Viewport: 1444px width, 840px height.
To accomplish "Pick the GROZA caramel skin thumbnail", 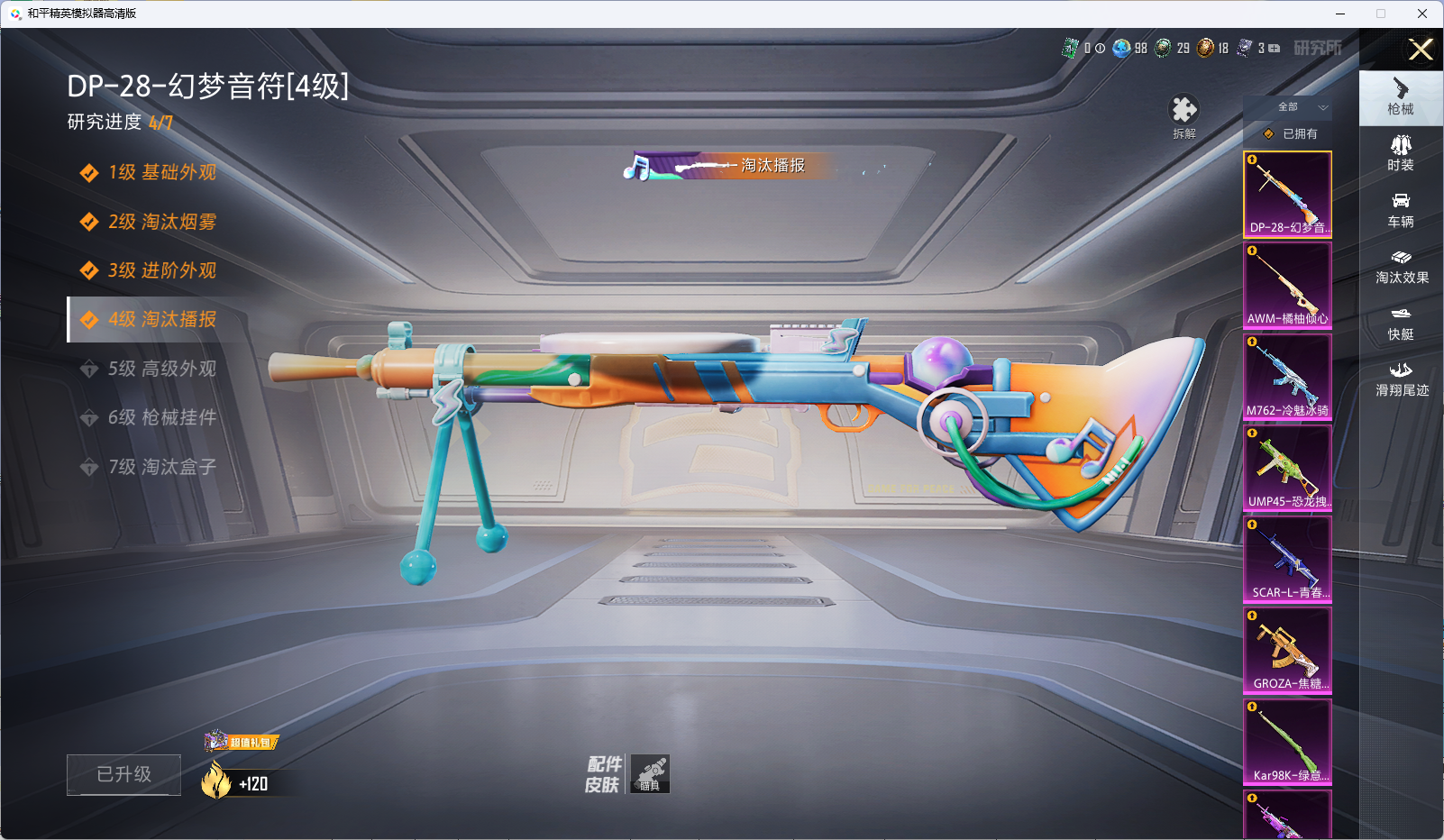I will coord(1287,650).
